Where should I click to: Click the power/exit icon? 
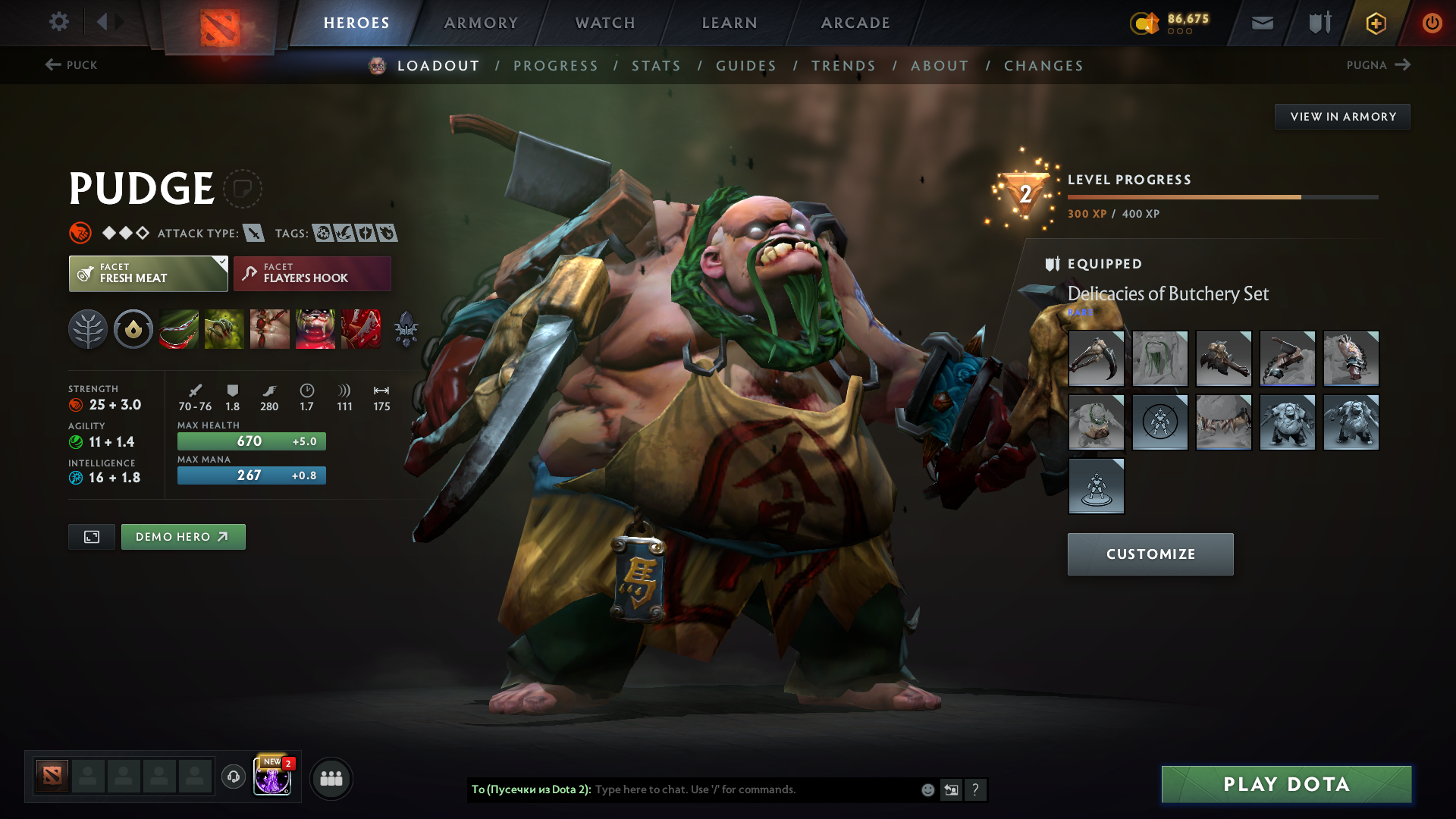pyautogui.click(x=1432, y=23)
